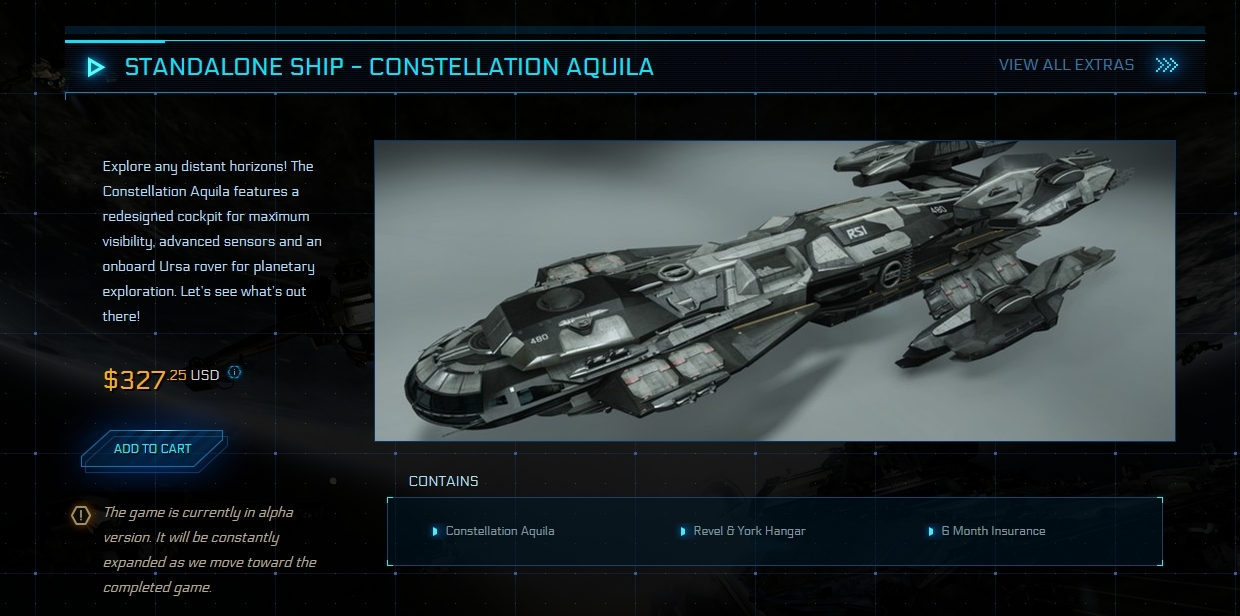Add the Constellation Aquila to cart
Image resolution: width=1240 pixels, height=616 pixels.
click(x=152, y=449)
